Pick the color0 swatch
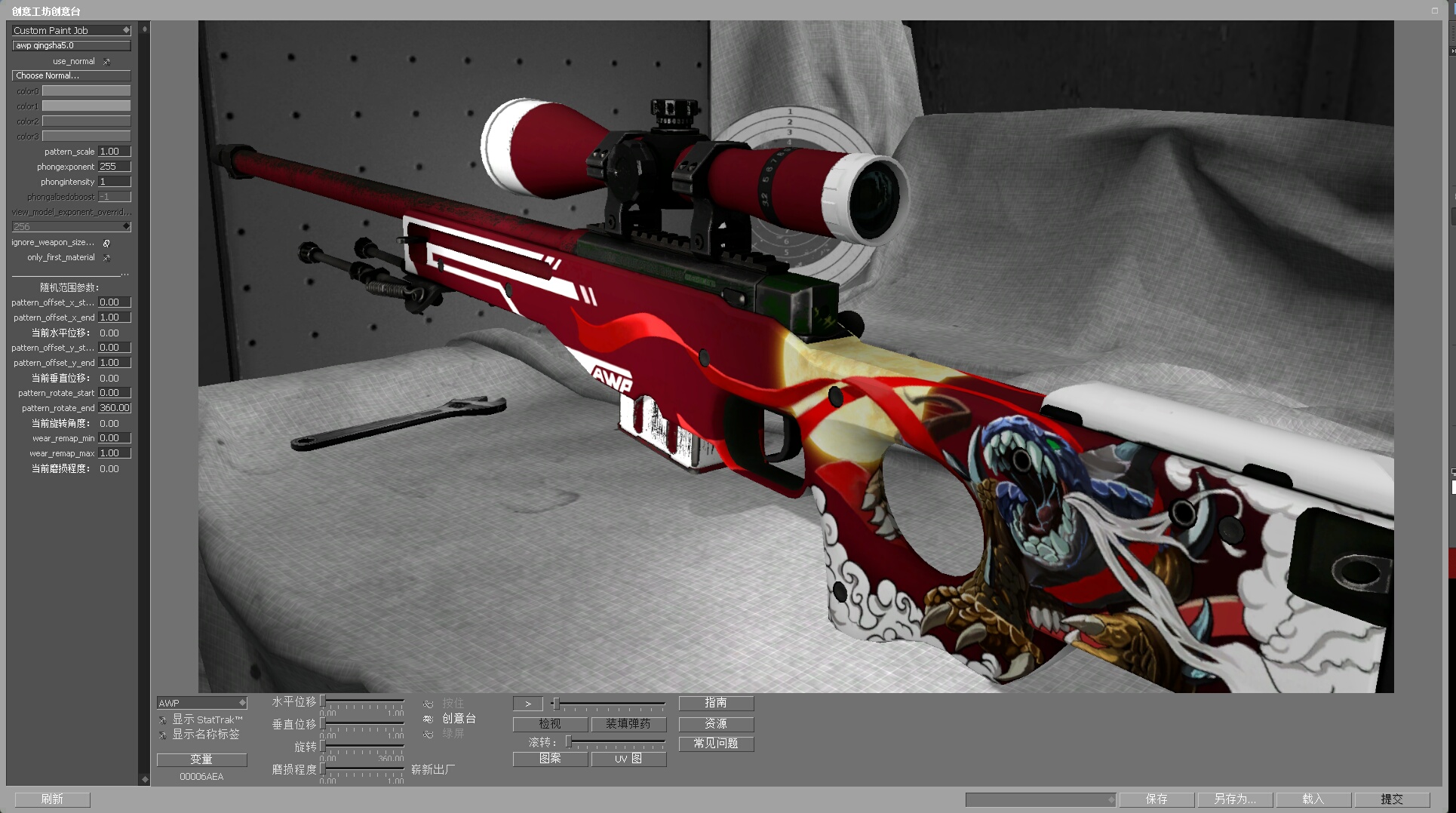Screen dimensions: 1456x813 [x=86, y=91]
